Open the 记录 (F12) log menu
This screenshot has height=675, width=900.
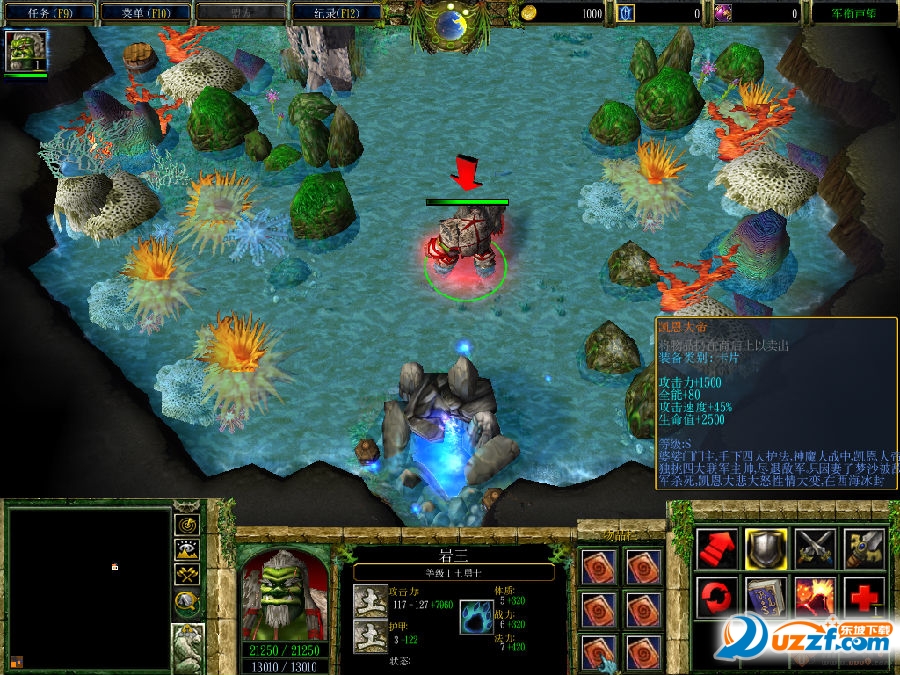point(336,13)
